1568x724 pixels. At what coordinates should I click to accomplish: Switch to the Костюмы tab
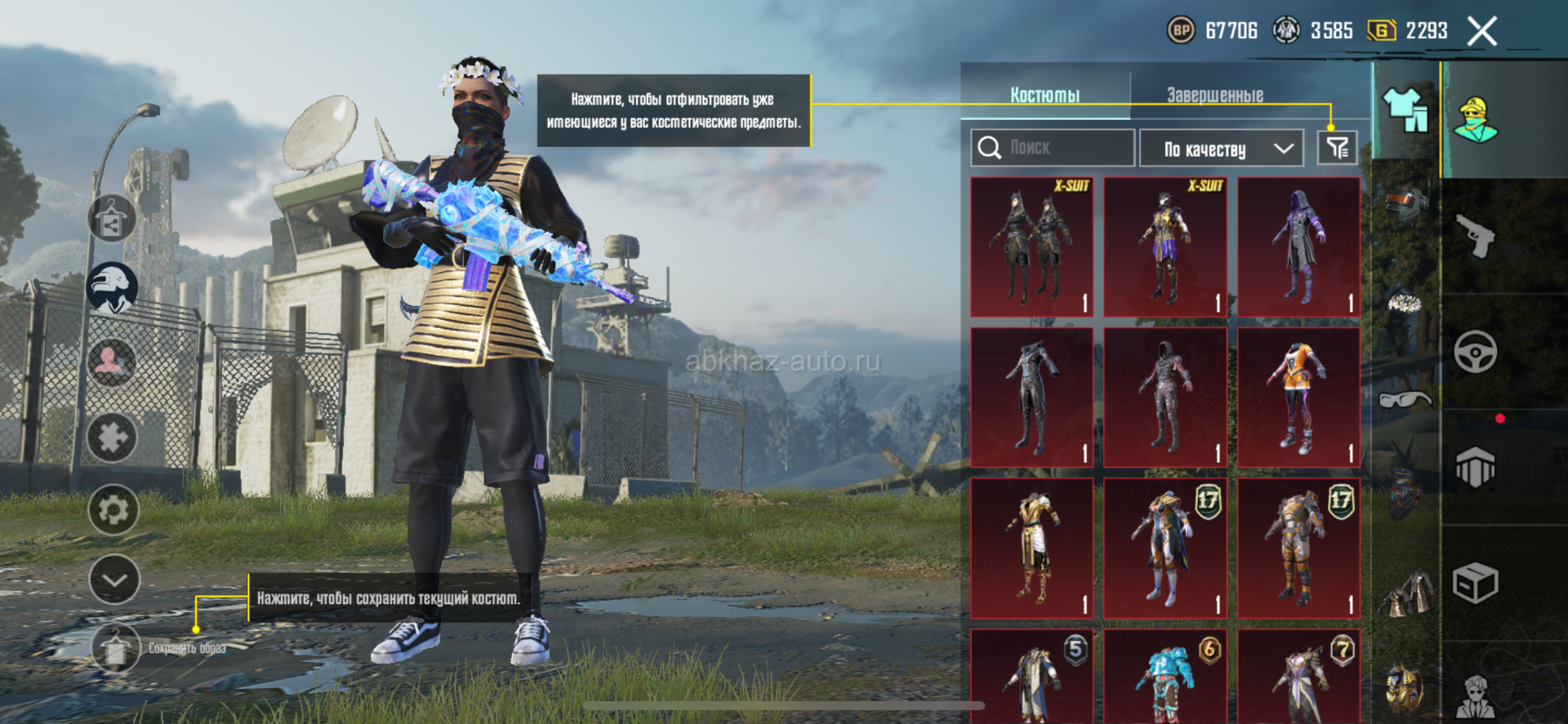(x=1045, y=95)
